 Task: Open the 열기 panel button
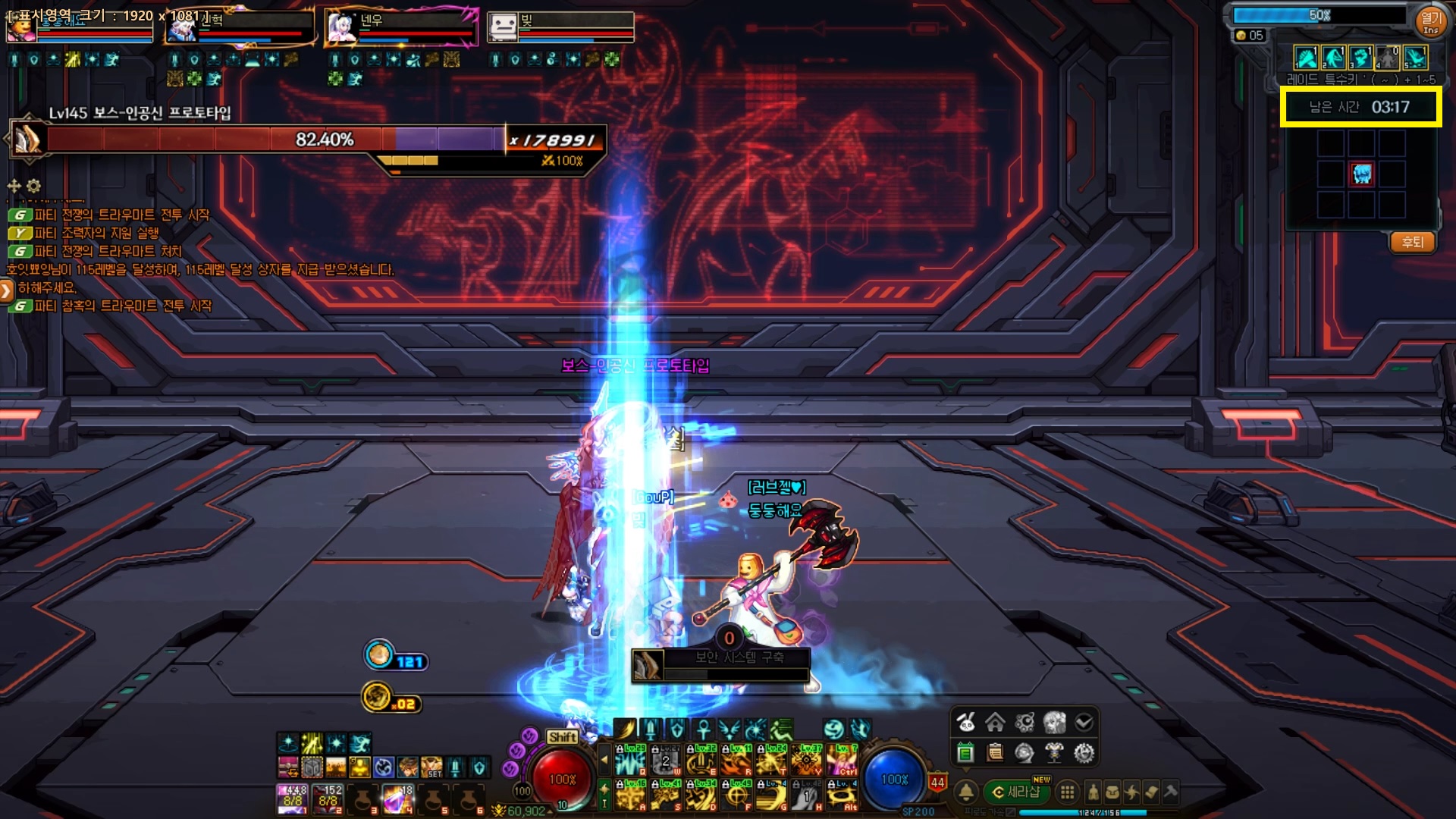[1430, 20]
